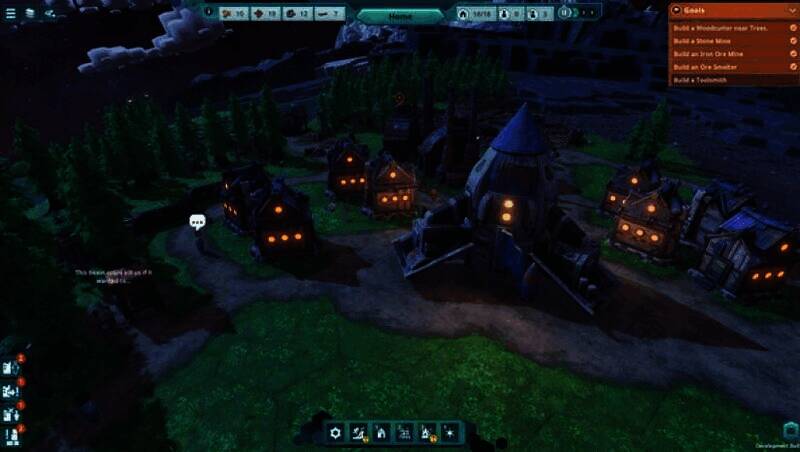The height and width of the screenshot is (452, 800).
Task: Open the hamburger menu in the top-left corner
Action: pyautogui.click(x=11, y=13)
